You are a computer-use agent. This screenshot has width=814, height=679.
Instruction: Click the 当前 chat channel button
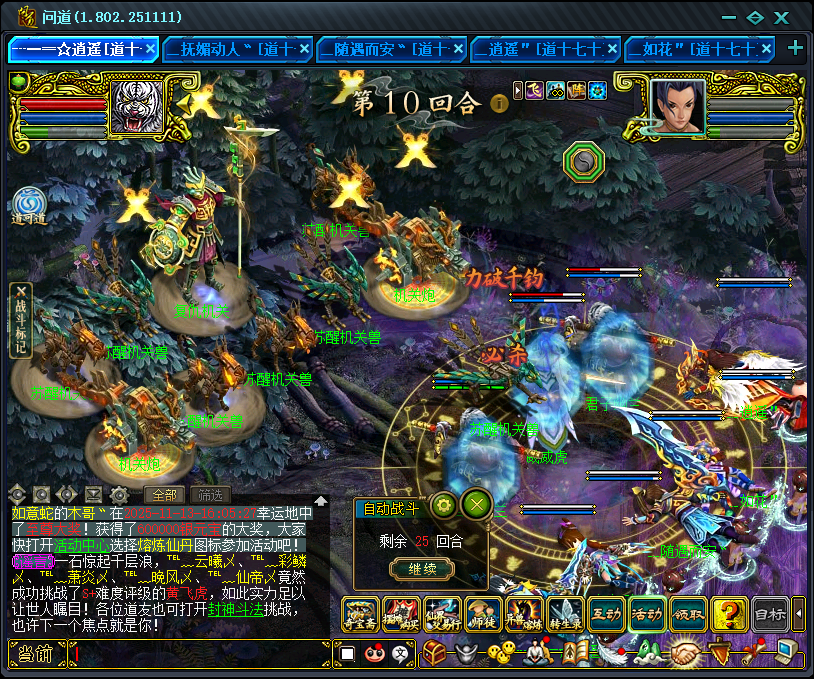37,654
